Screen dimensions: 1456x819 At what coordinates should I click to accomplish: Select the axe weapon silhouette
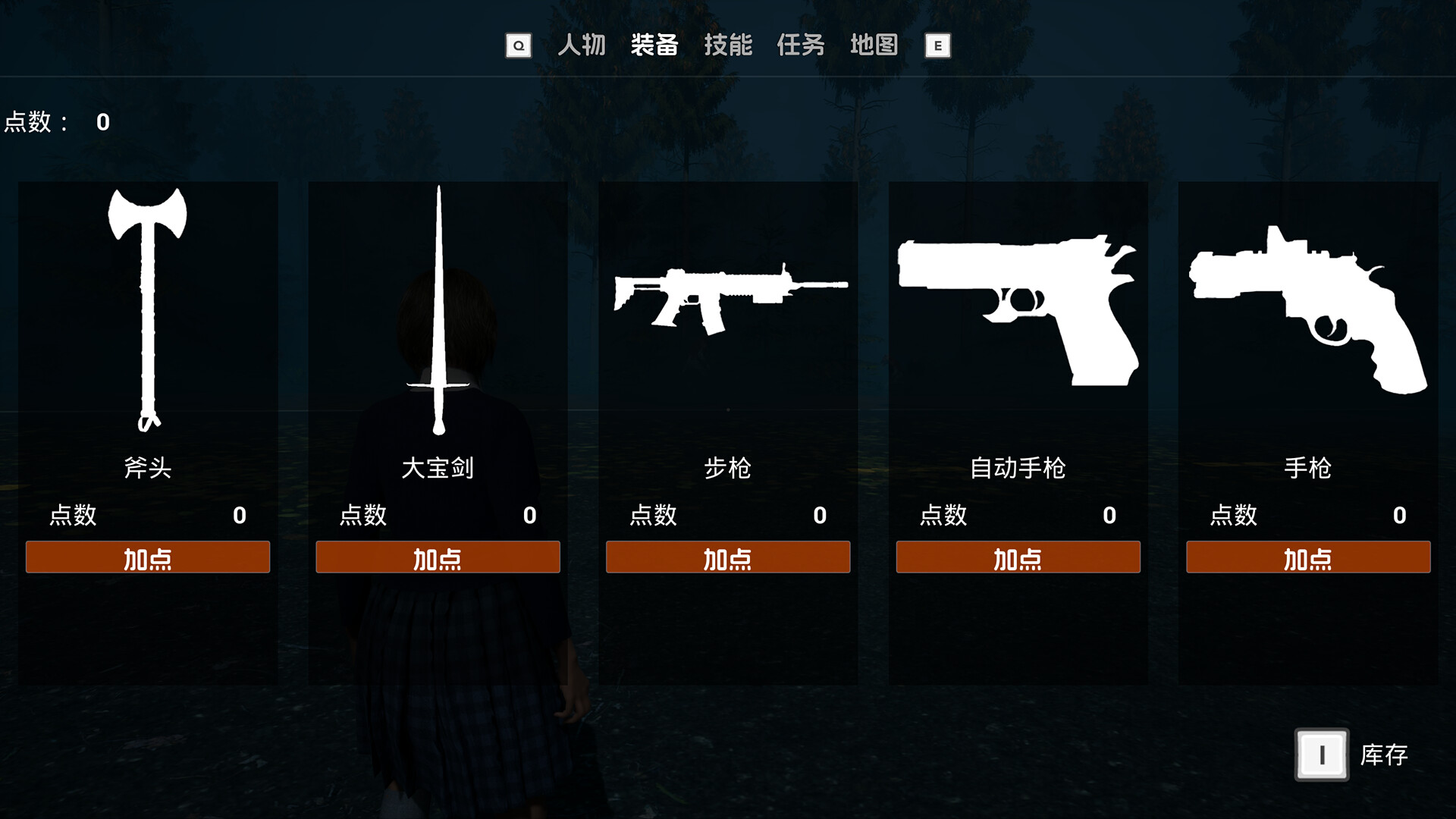click(148, 303)
